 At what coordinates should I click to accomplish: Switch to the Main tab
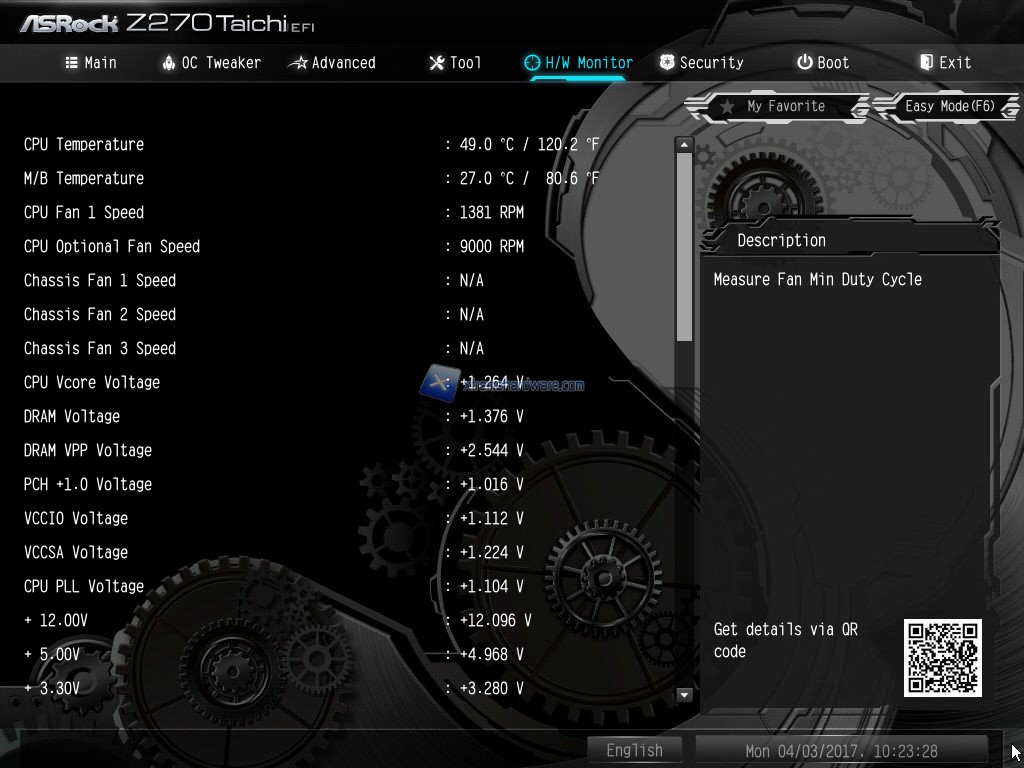click(91, 62)
